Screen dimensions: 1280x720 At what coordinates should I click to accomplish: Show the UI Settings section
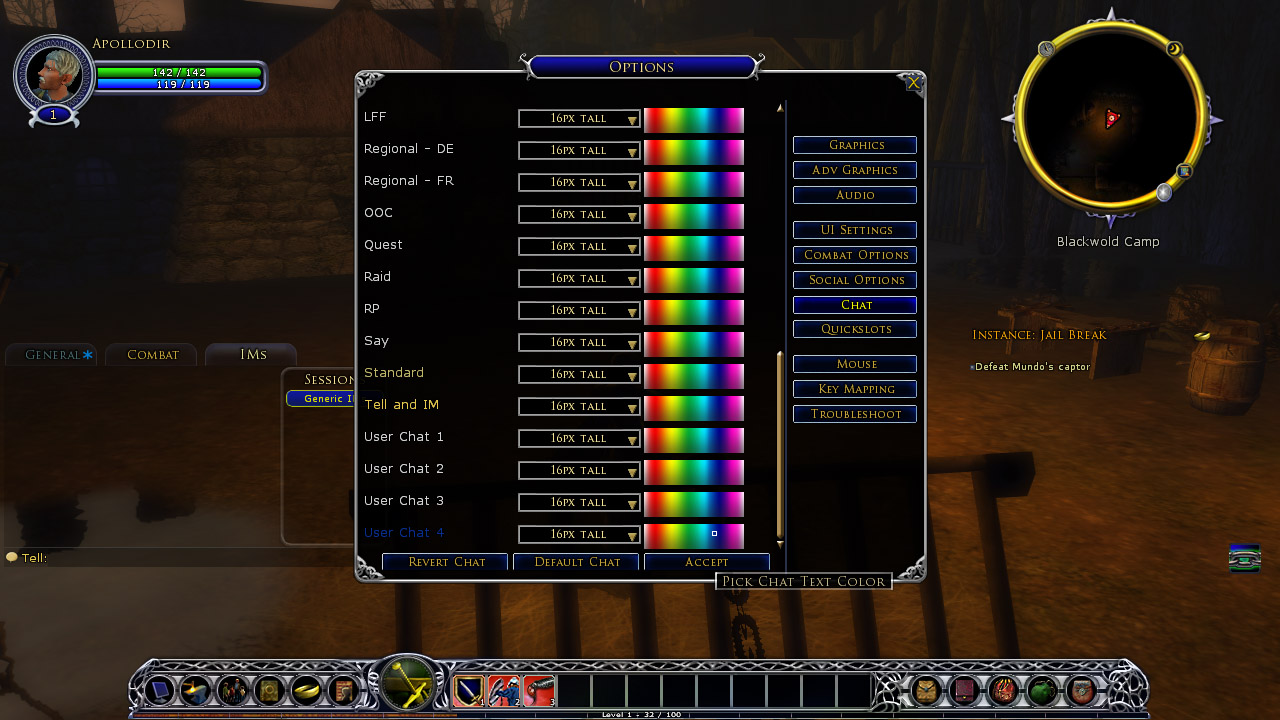pos(855,230)
